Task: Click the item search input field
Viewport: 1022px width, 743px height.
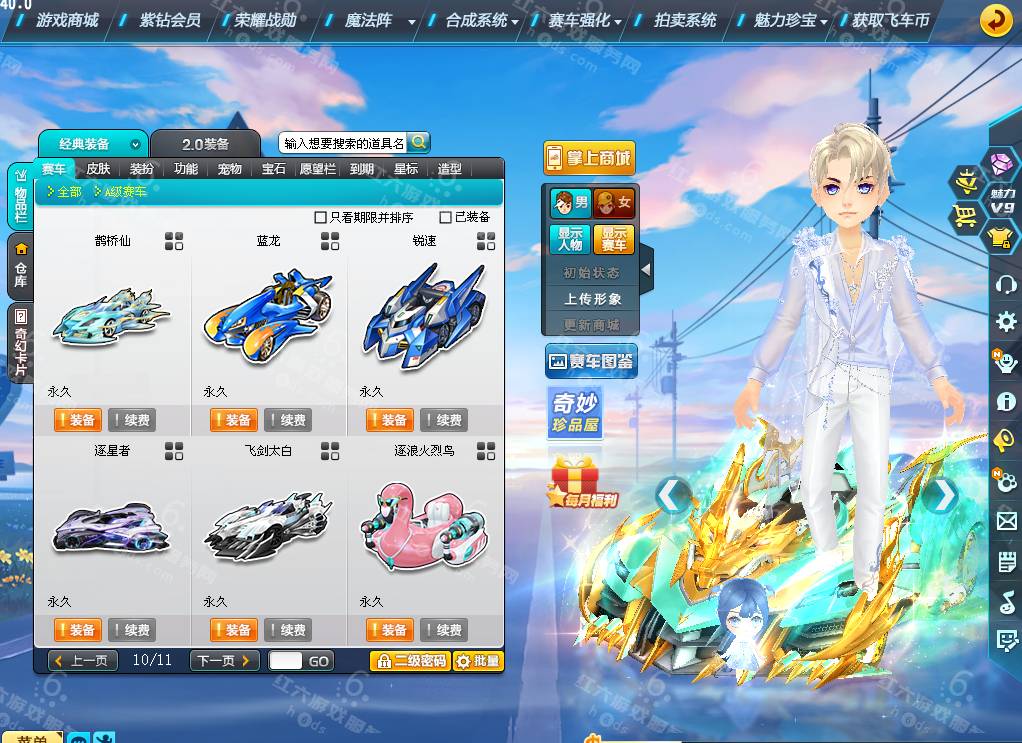Action: tap(343, 143)
